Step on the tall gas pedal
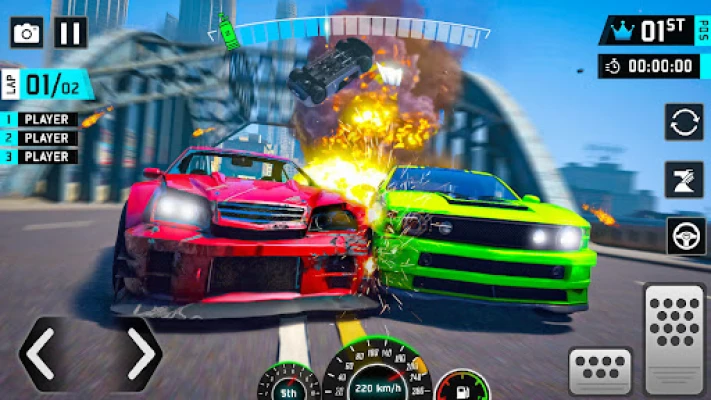The image size is (711, 400). pos(675,340)
